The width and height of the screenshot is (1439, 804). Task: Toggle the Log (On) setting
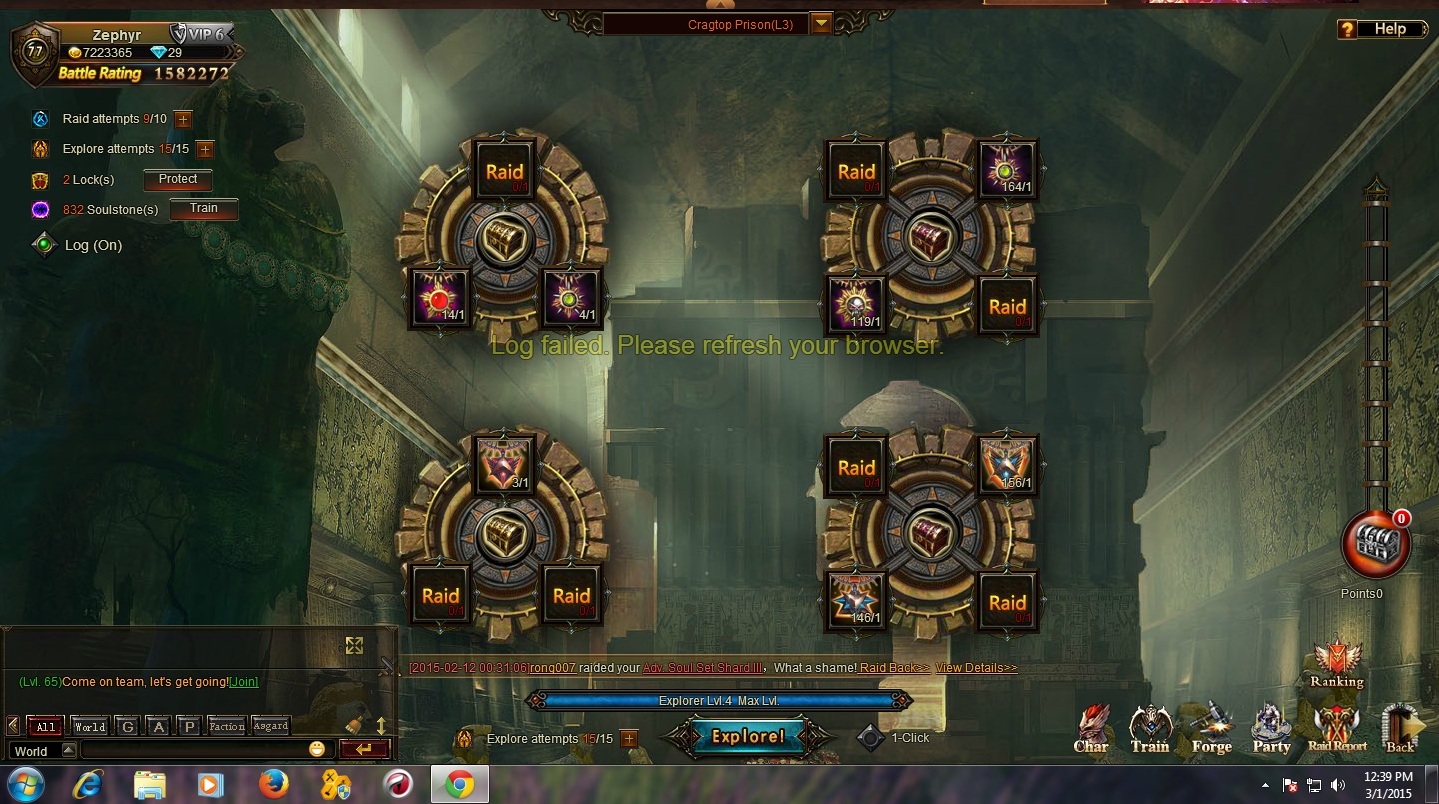coord(44,245)
